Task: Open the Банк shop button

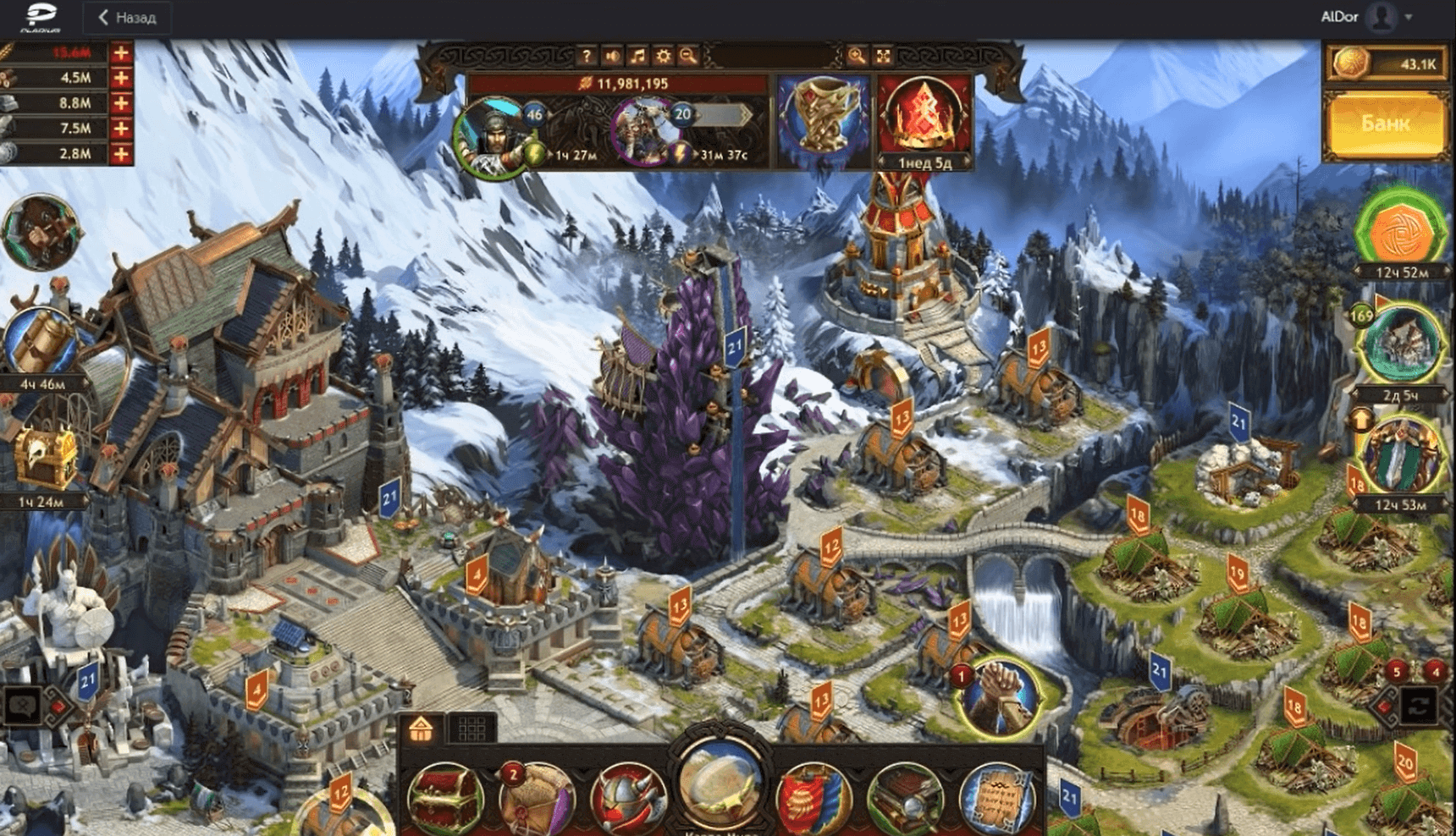Action: pyautogui.click(x=1386, y=124)
